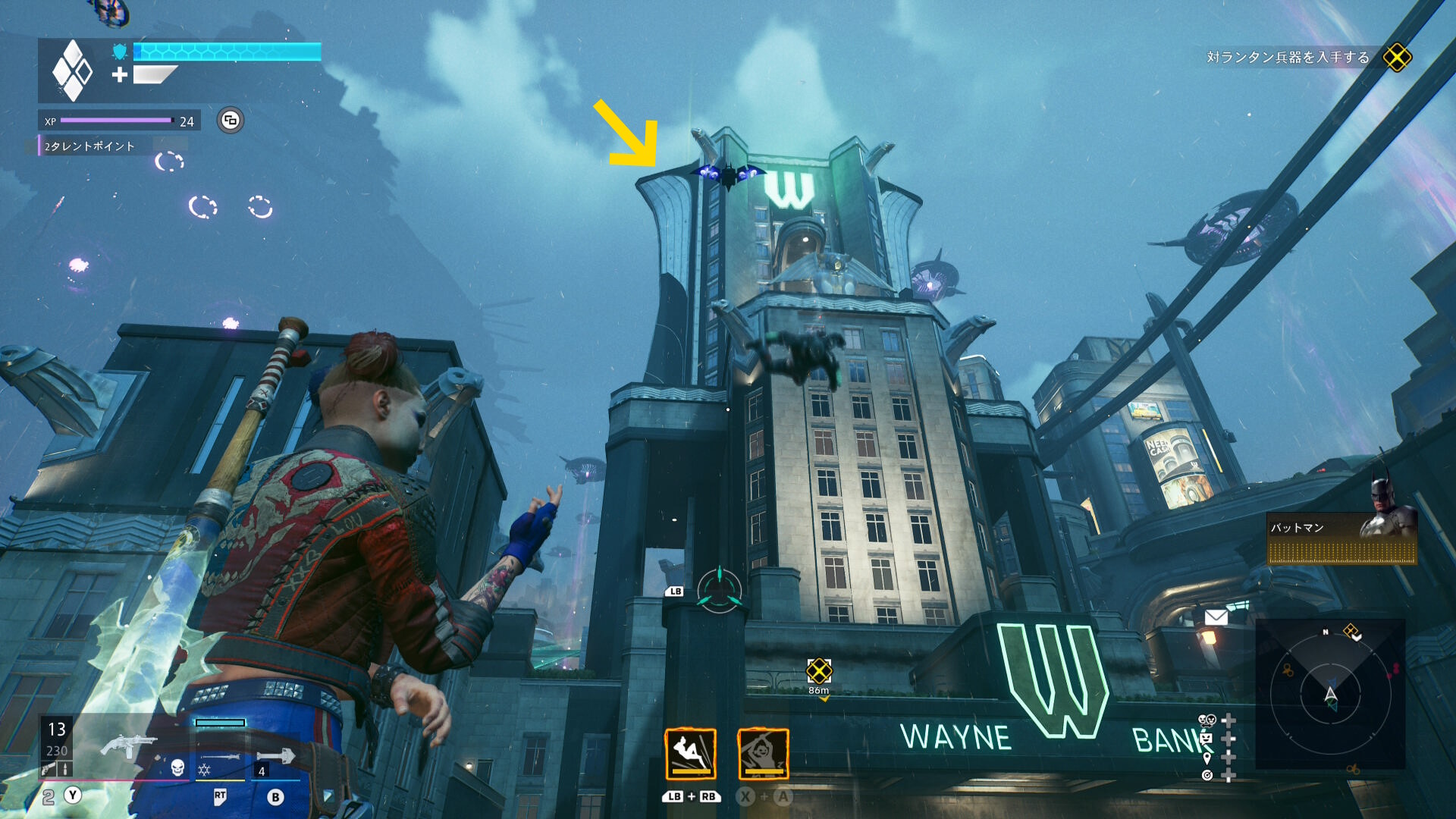Select the 86m objective waypoint marker
Screen dimensions: 1456x819
click(x=819, y=671)
